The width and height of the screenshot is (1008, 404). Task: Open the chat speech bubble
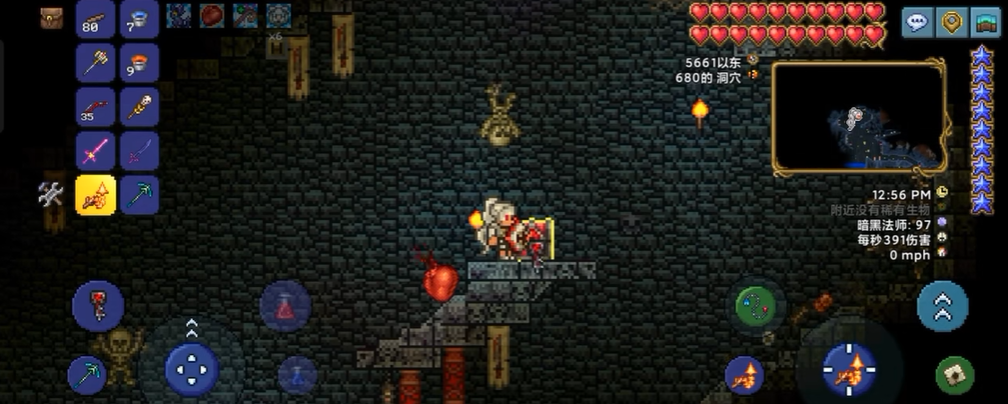pyautogui.click(x=917, y=22)
